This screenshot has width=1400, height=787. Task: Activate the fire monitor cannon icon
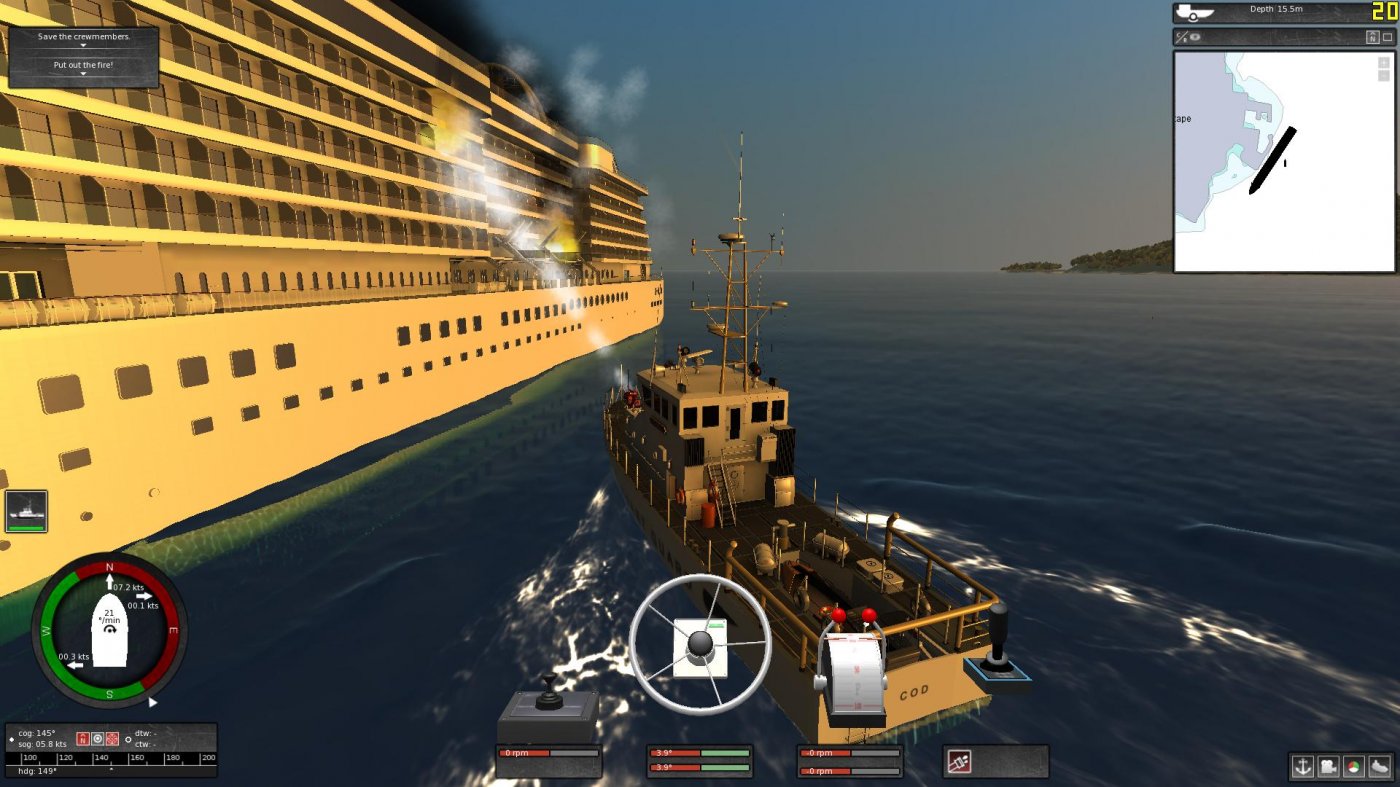[959, 761]
